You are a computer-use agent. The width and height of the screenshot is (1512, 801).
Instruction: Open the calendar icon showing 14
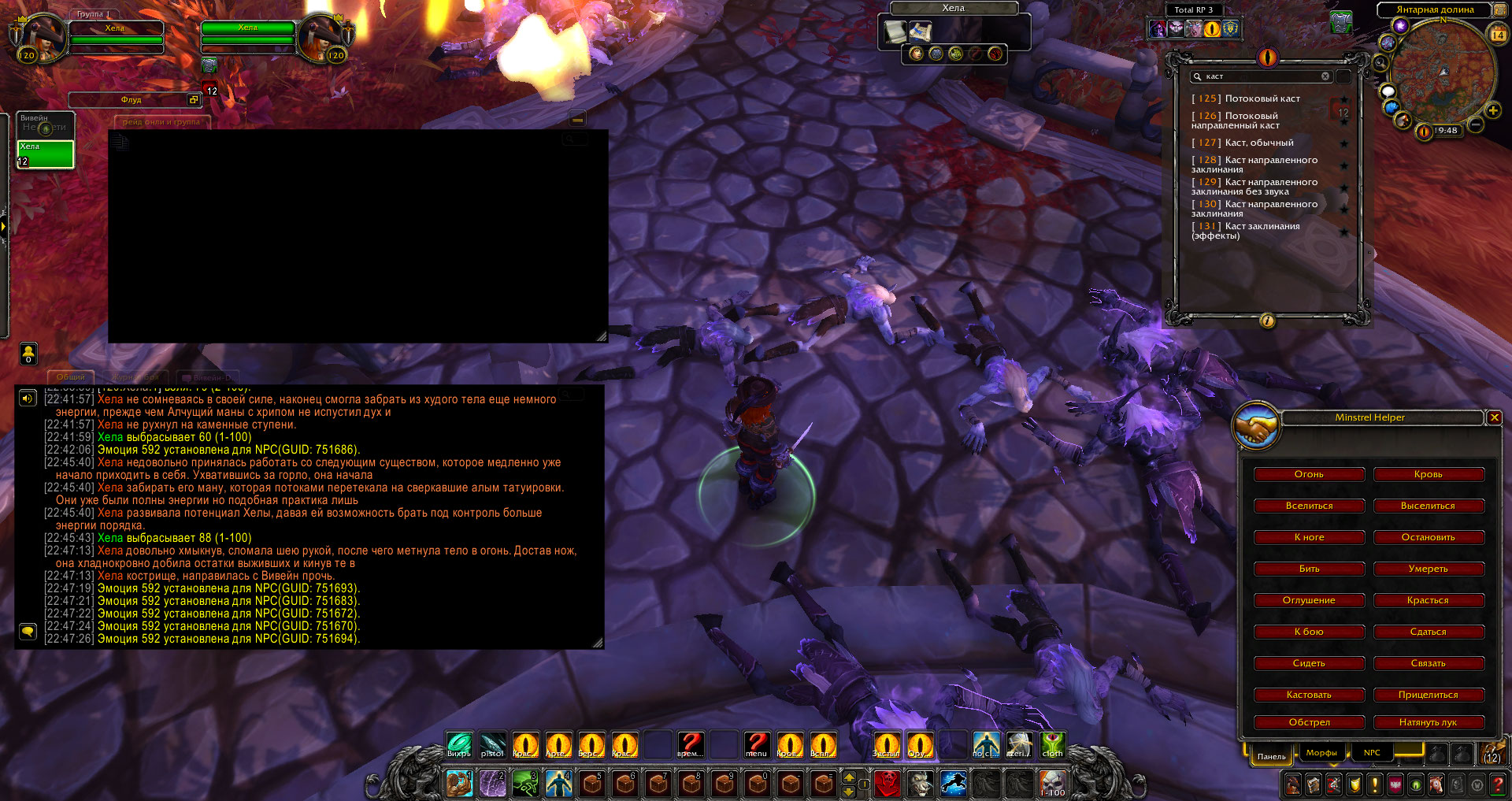pyautogui.click(x=1498, y=35)
